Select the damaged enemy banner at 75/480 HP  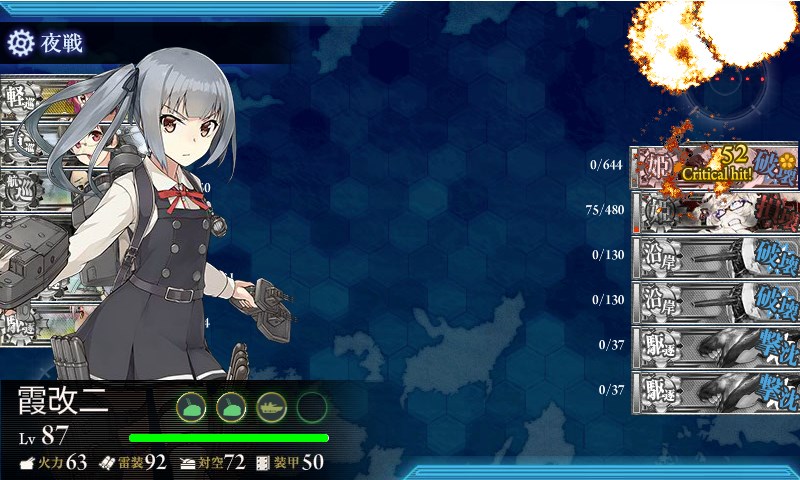click(x=714, y=210)
